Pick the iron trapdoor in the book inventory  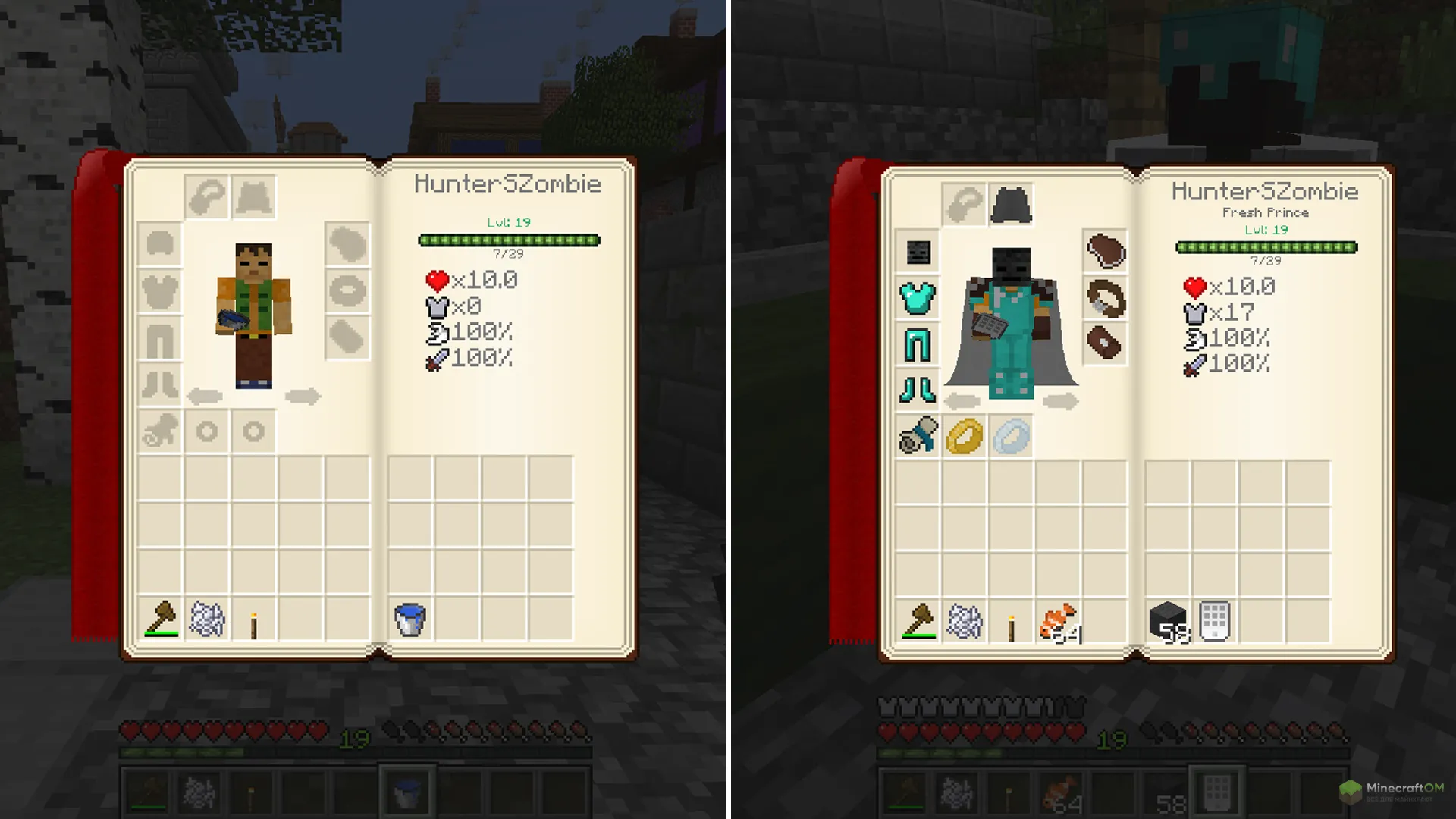(x=1214, y=622)
